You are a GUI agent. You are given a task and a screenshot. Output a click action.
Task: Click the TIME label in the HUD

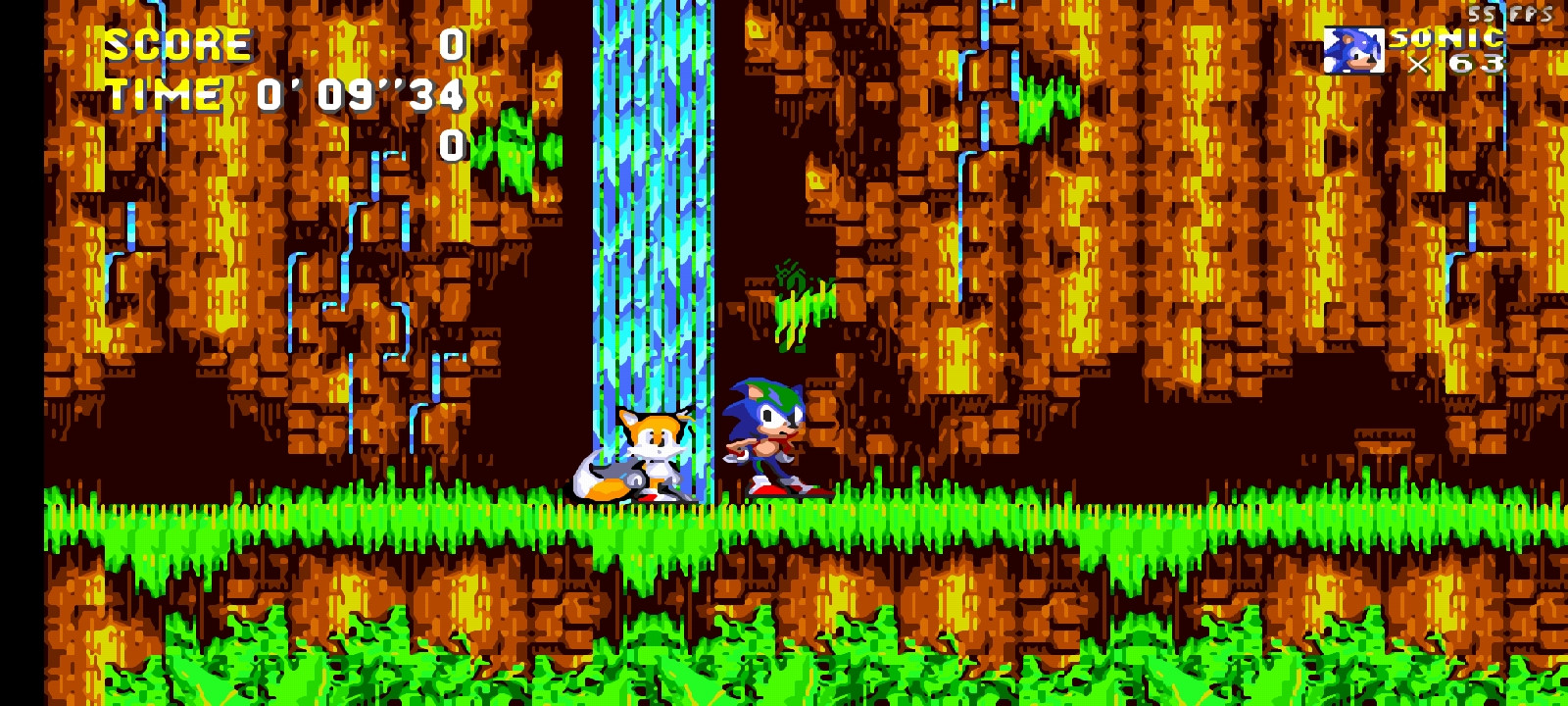pyautogui.click(x=165, y=94)
